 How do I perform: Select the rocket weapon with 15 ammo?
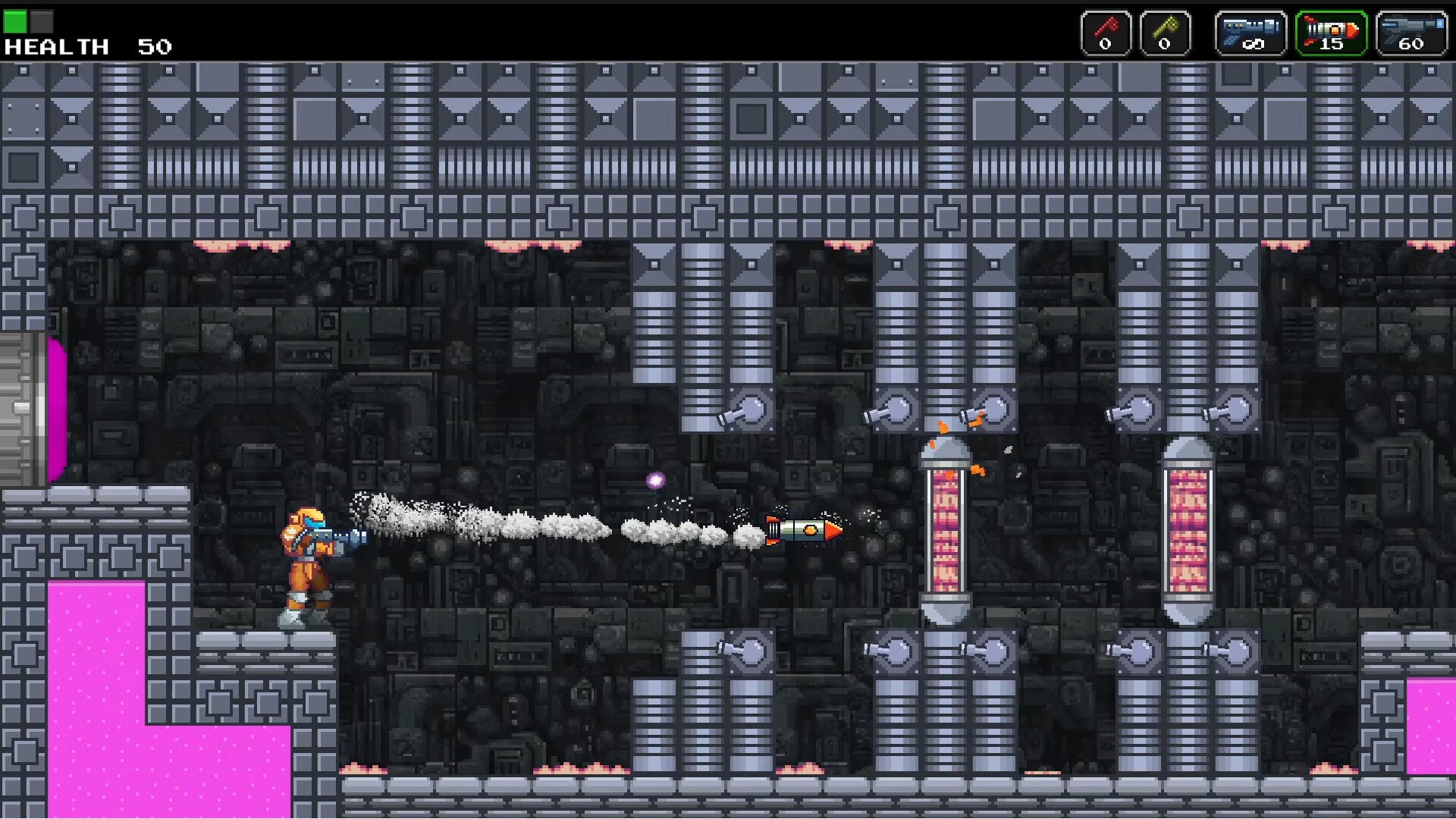(1331, 33)
